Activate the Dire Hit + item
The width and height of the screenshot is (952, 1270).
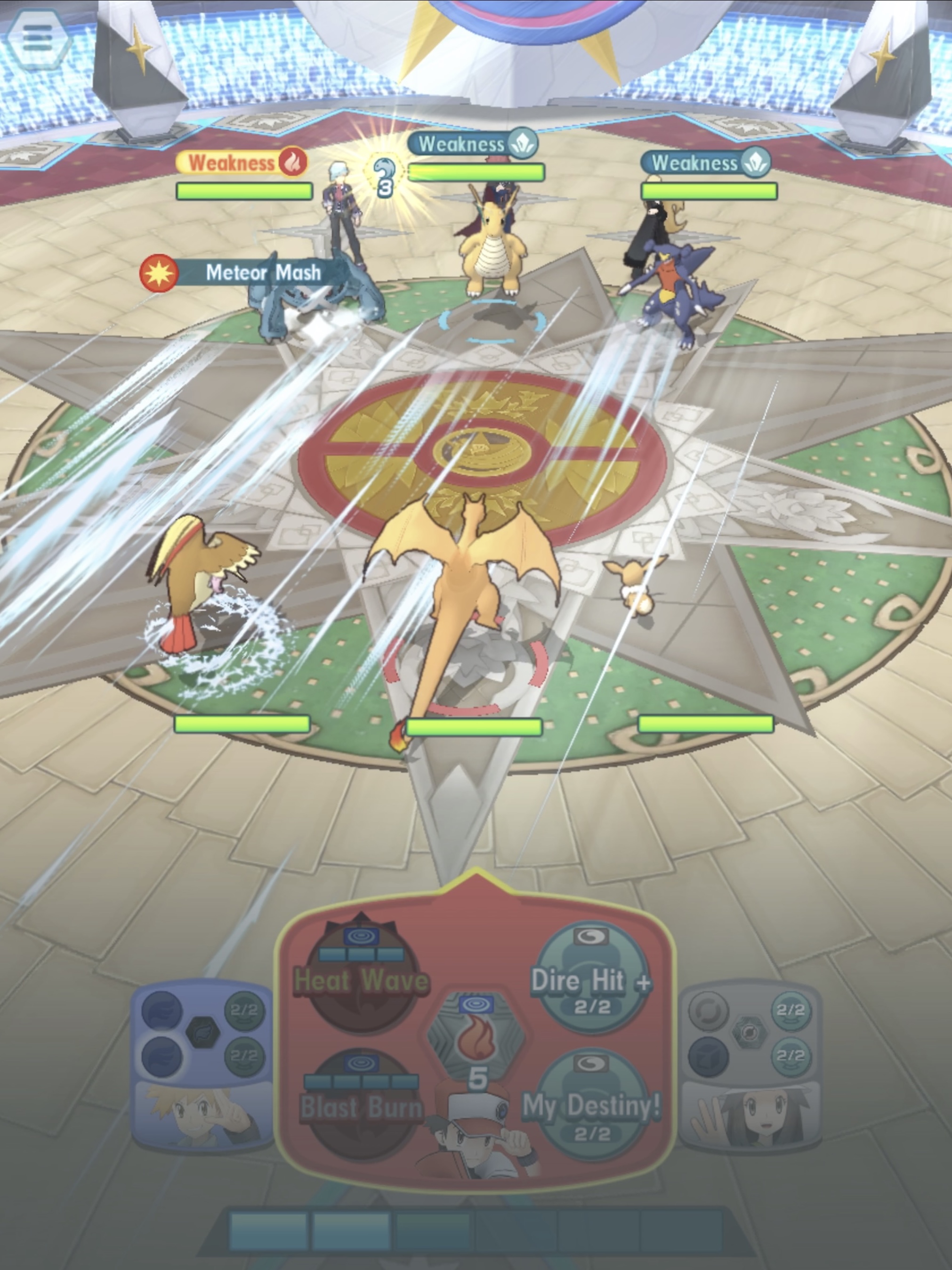point(592,979)
